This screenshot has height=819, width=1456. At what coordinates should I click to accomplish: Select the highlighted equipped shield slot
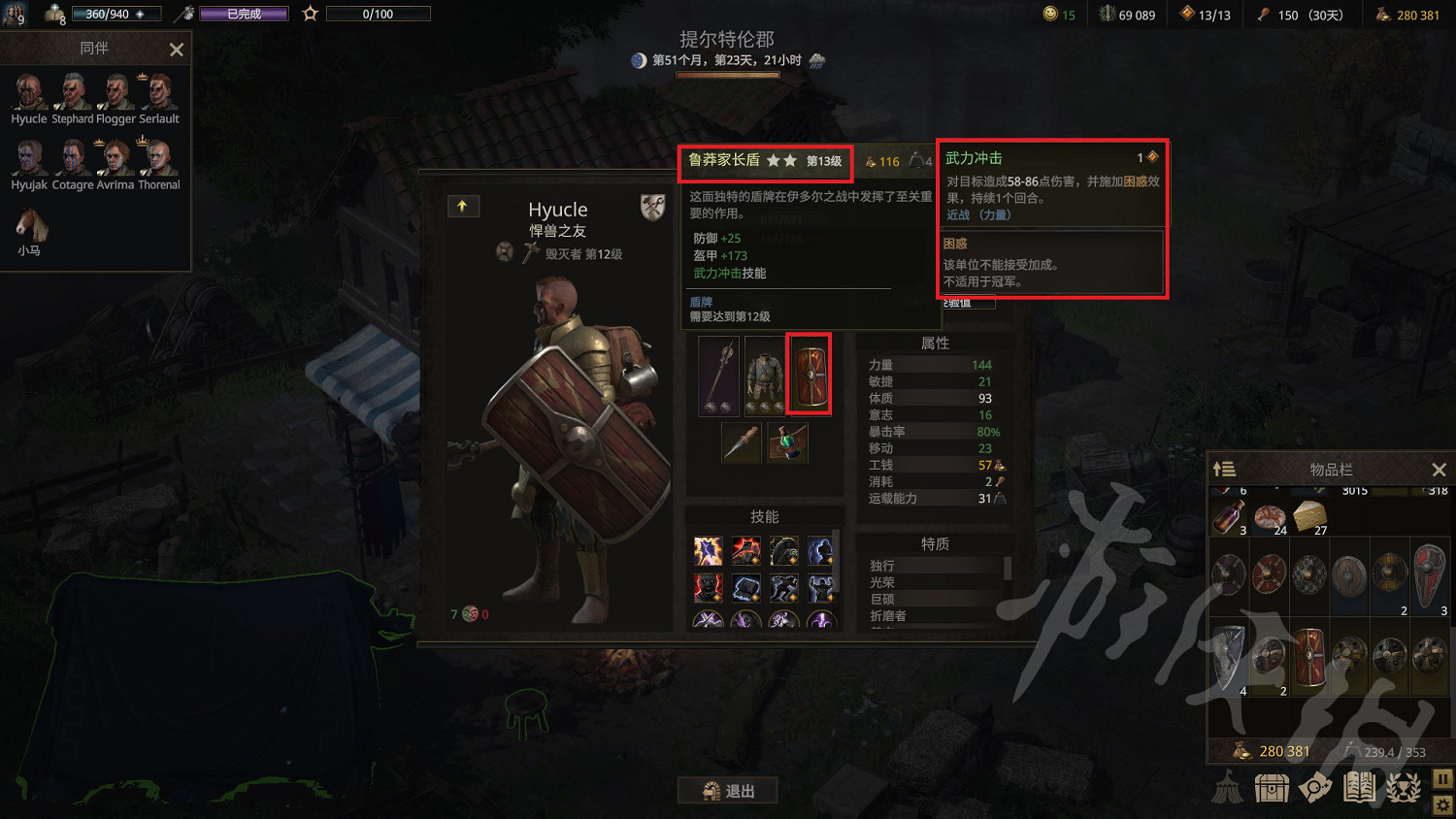pyautogui.click(x=809, y=374)
